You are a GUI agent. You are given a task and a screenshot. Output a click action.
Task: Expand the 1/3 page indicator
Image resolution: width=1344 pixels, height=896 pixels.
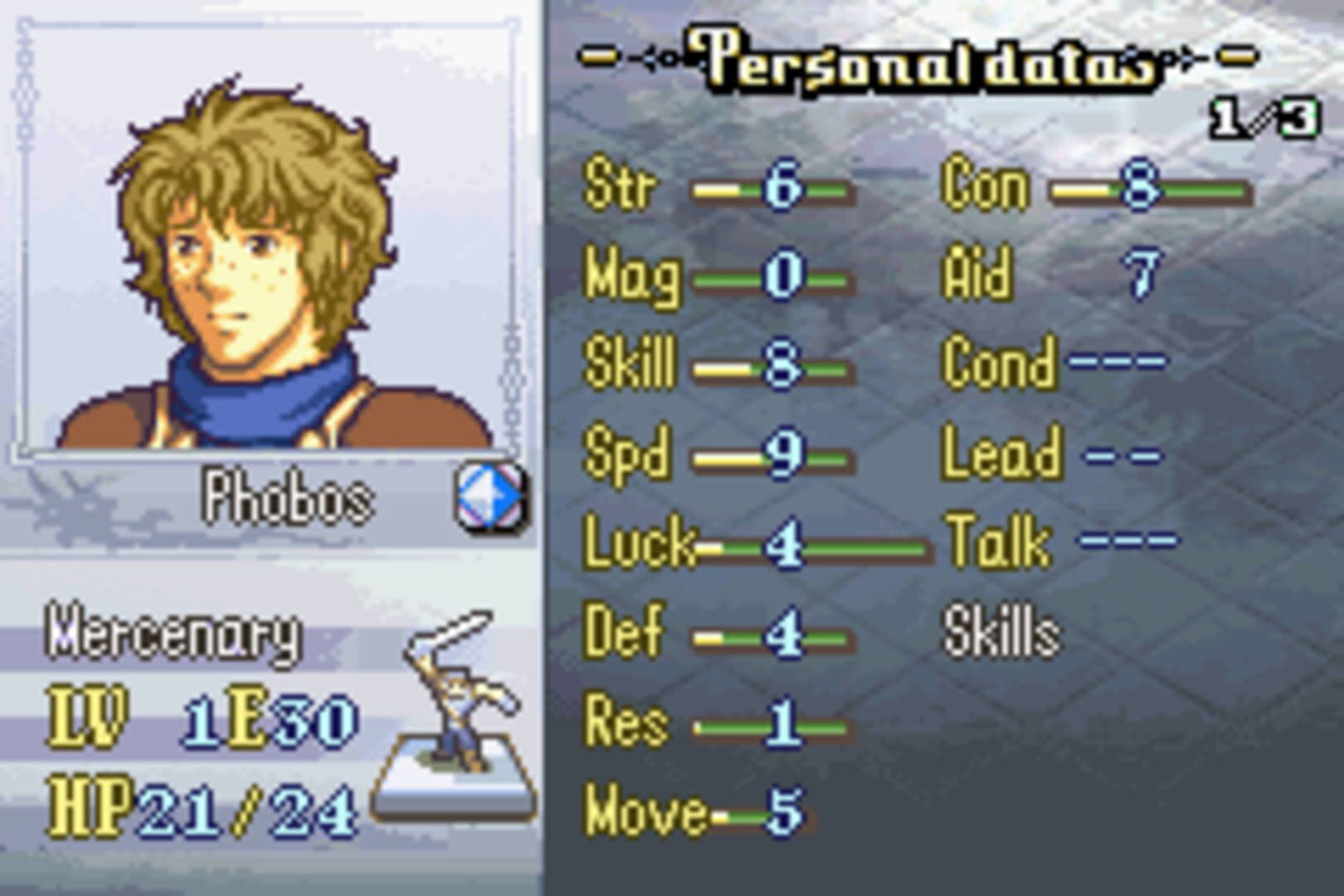pos(1261,120)
